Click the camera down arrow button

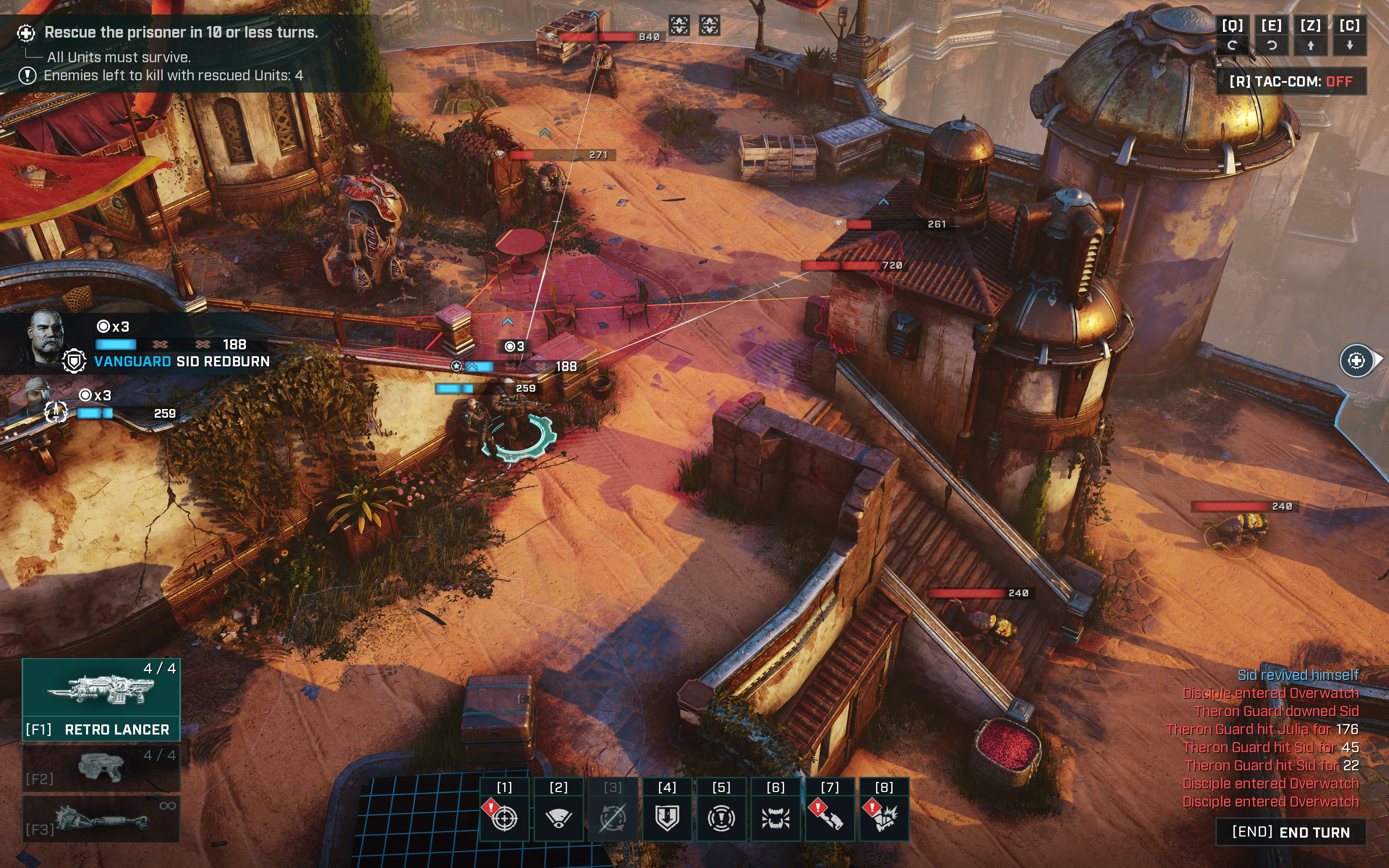pos(1350,45)
